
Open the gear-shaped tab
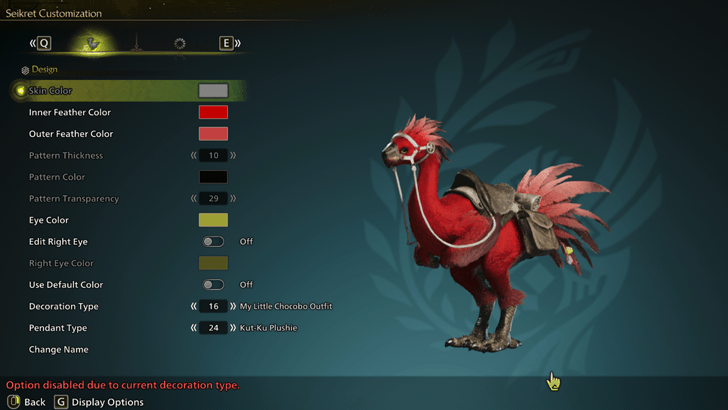(x=180, y=43)
